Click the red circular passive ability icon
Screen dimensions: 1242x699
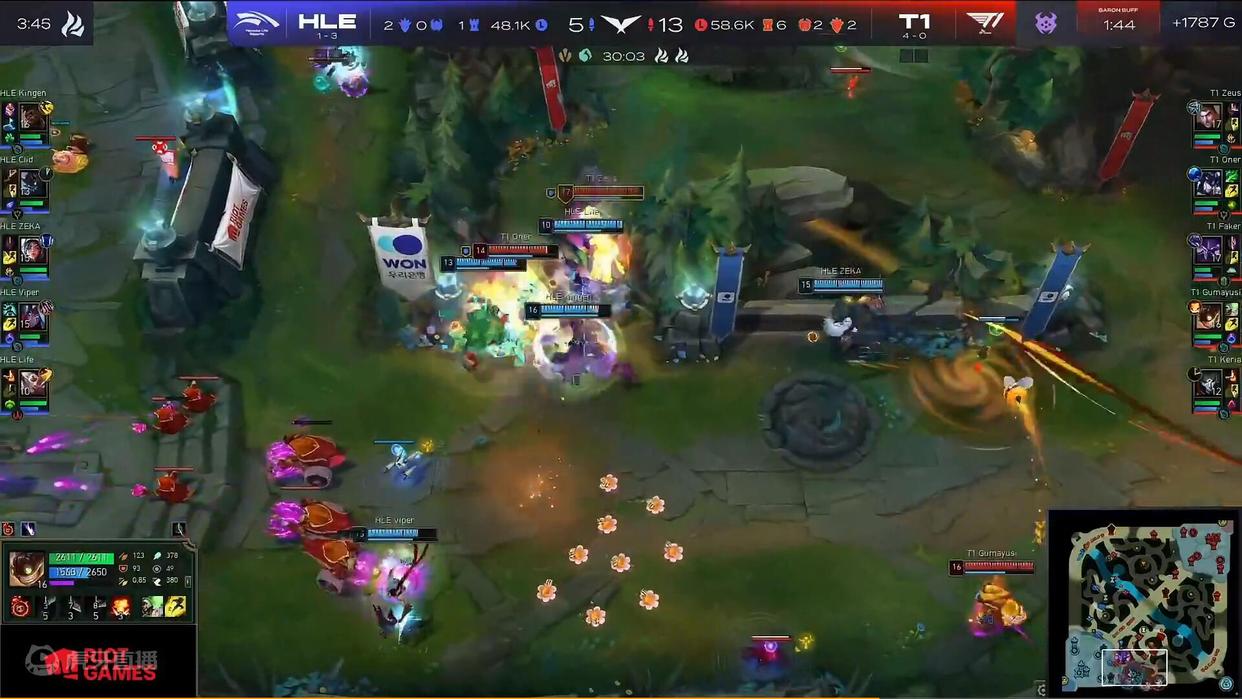(x=19, y=606)
